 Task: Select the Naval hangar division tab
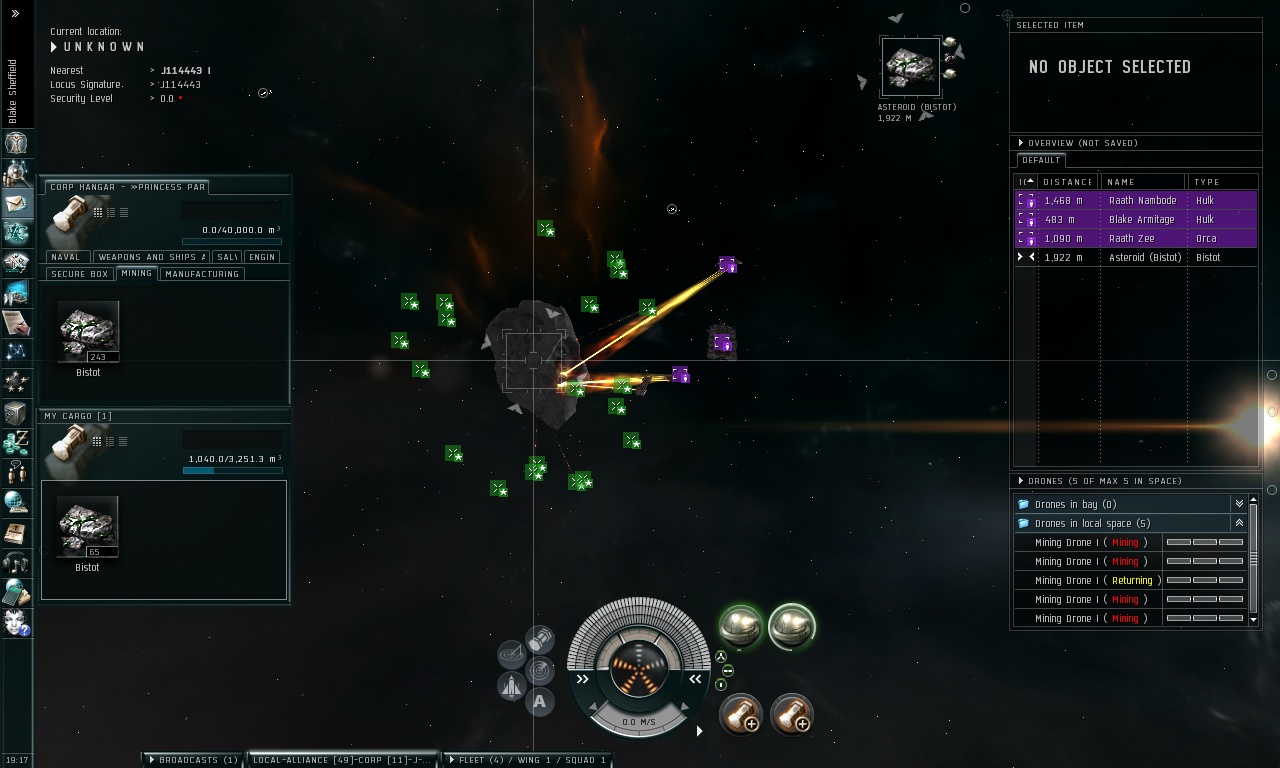(x=66, y=257)
